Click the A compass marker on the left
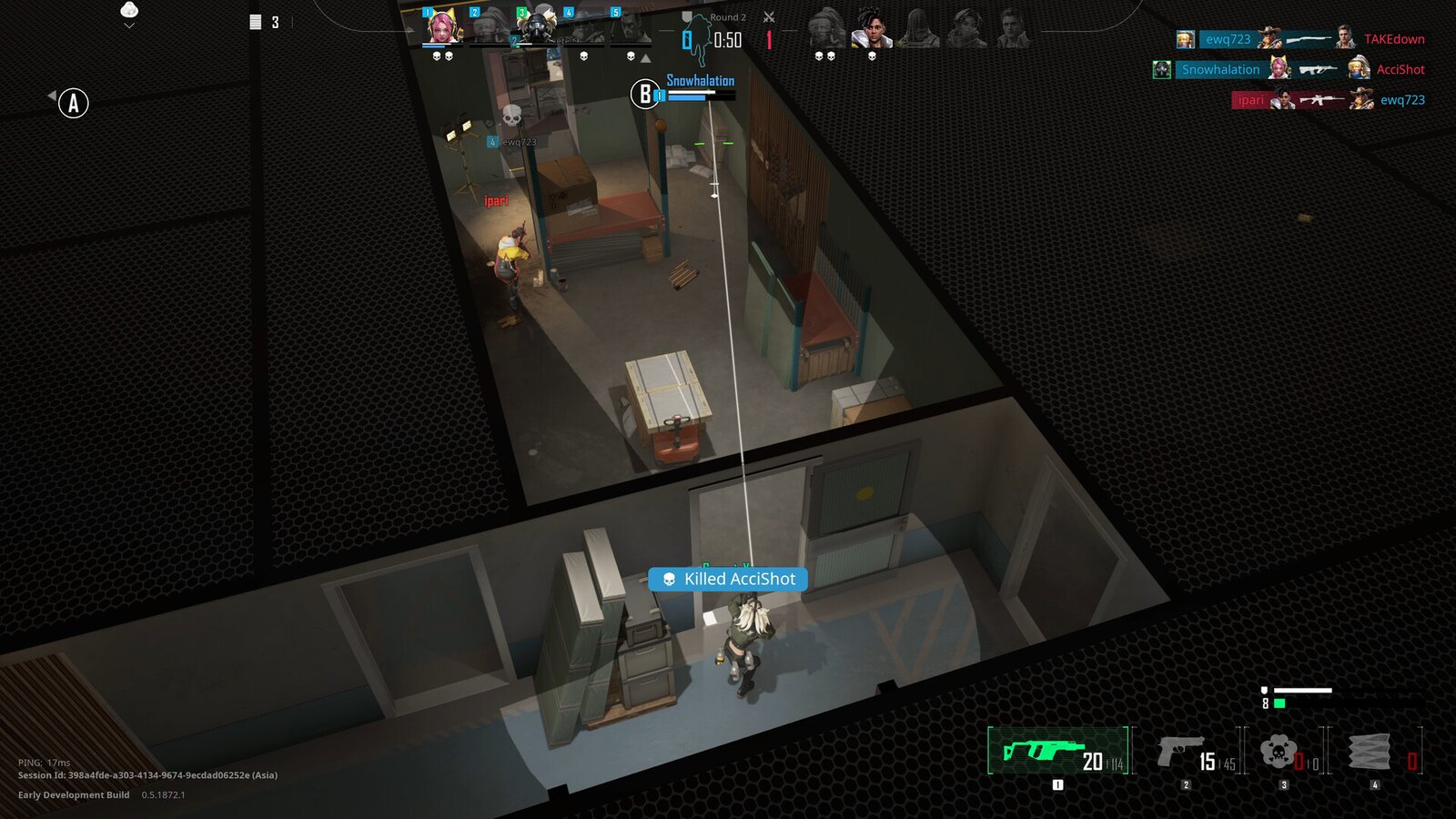The width and height of the screenshot is (1456, 819). click(73, 102)
